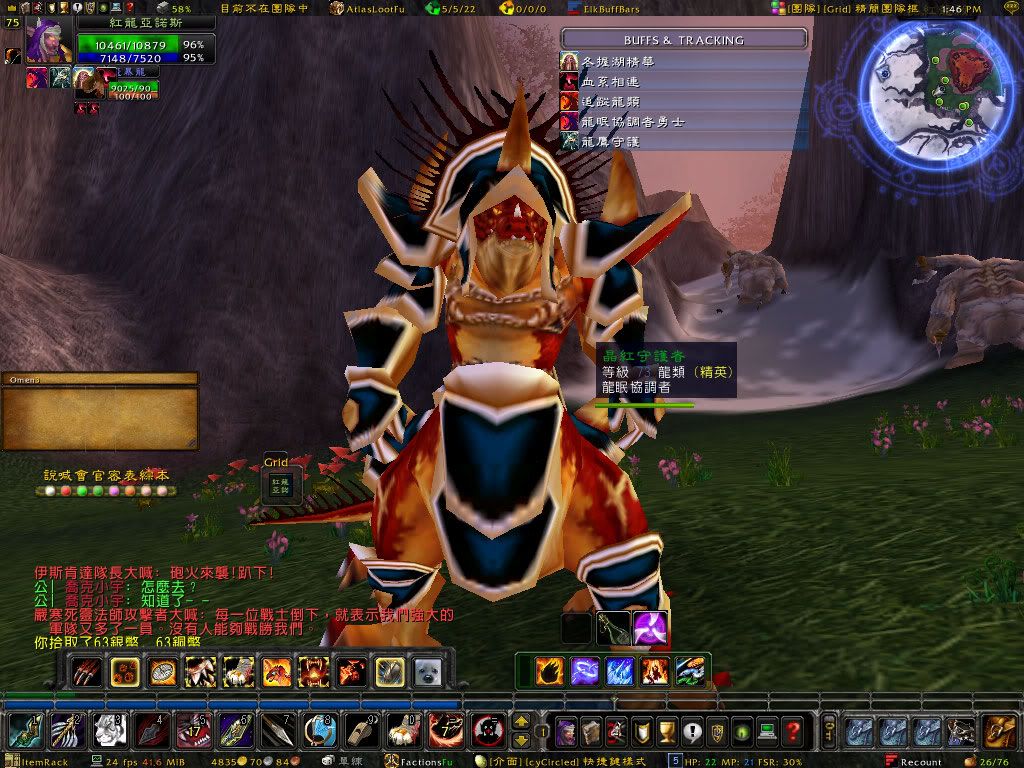This screenshot has width=1024, height=768.
Task: Use the whistle ability in slot 9
Action: (362, 732)
